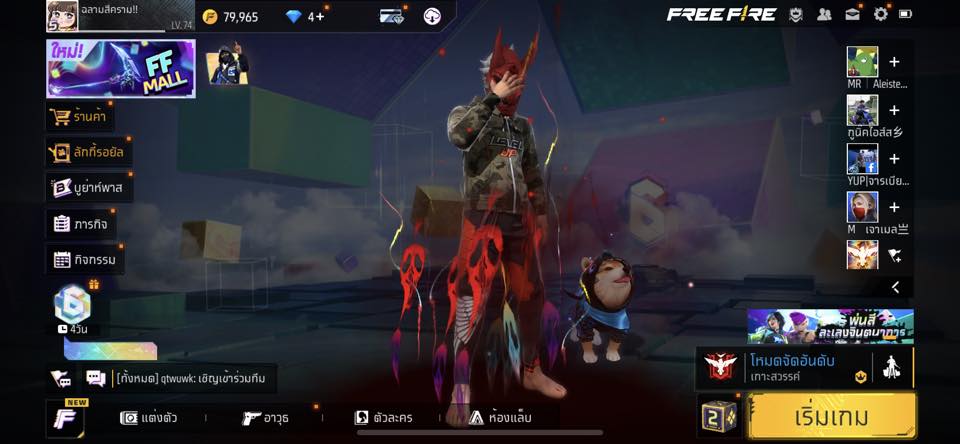
Task: Open the player profile avatar
Action: click(x=63, y=16)
